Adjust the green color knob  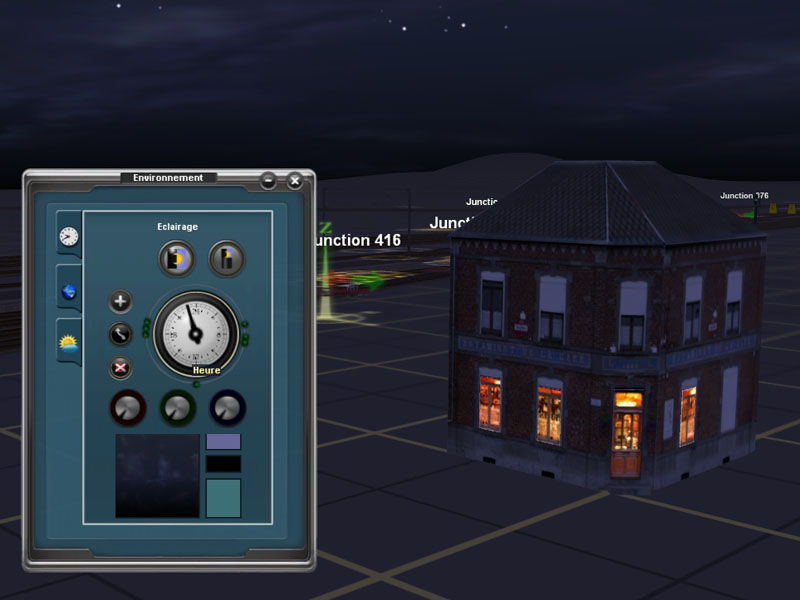(178, 407)
